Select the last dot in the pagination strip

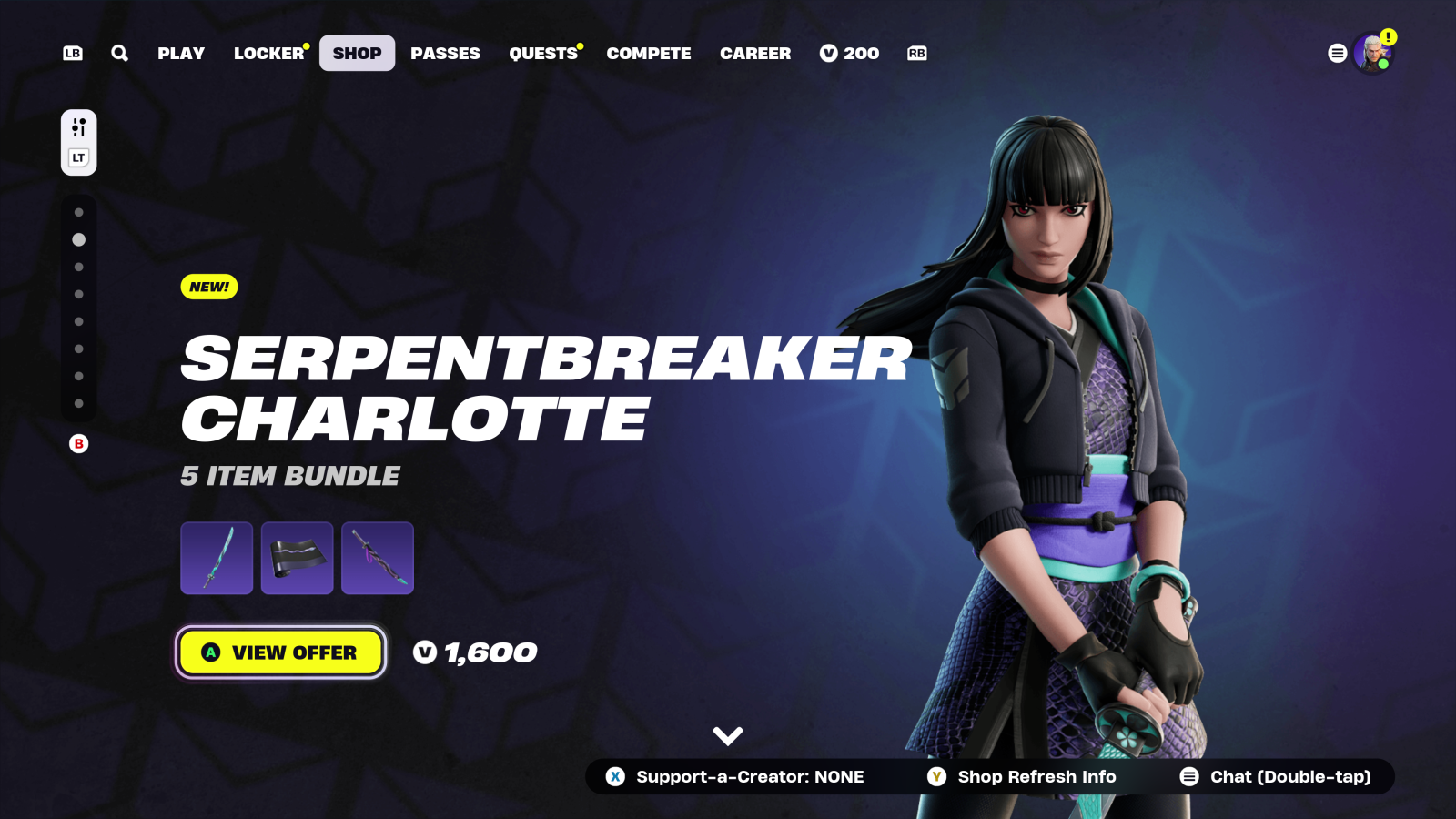(x=78, y=405)
